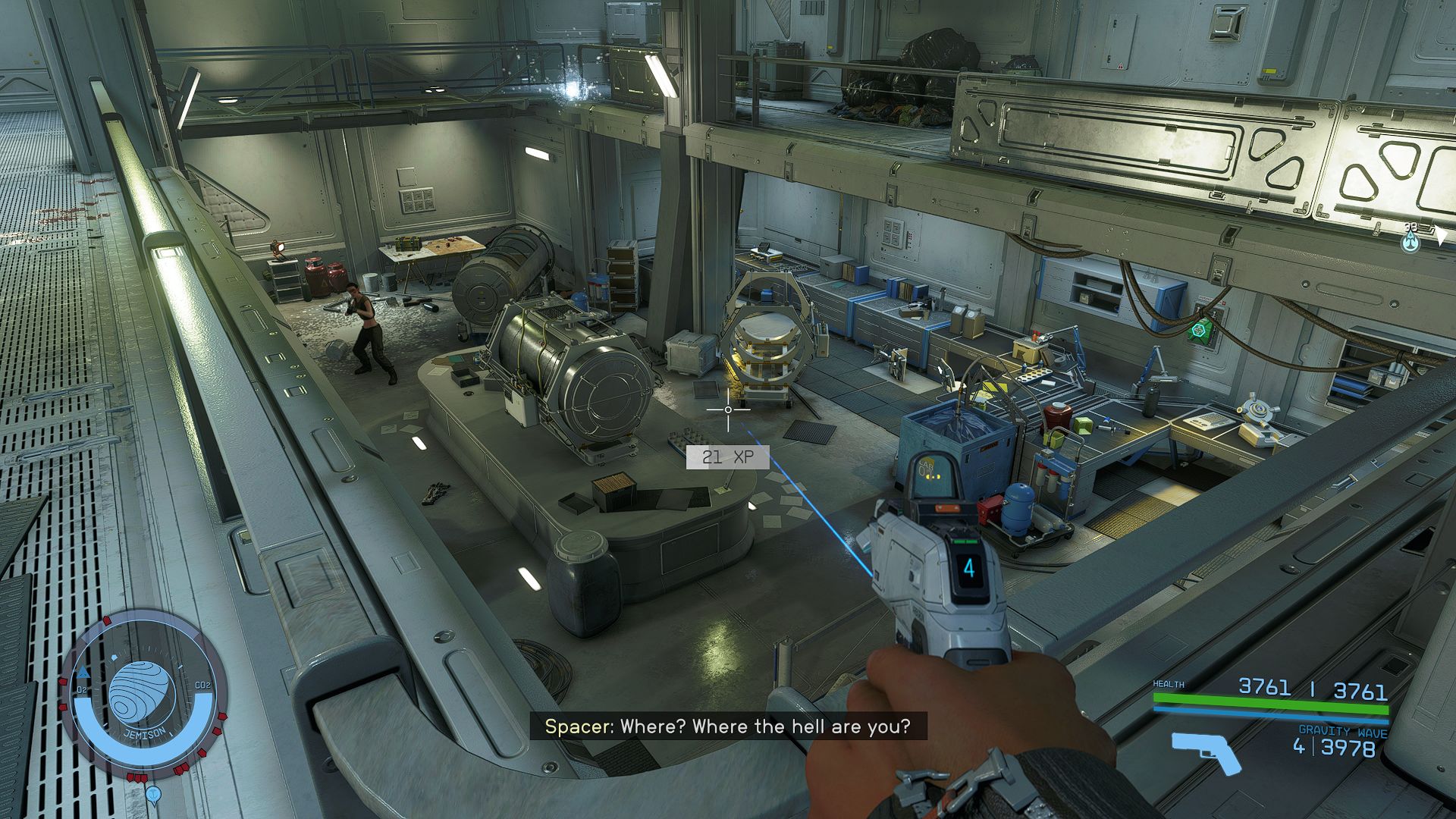This screenshot has width=1456, height=819.
Task: Click the blue pin marker under the compass
Action: [153, 794]
